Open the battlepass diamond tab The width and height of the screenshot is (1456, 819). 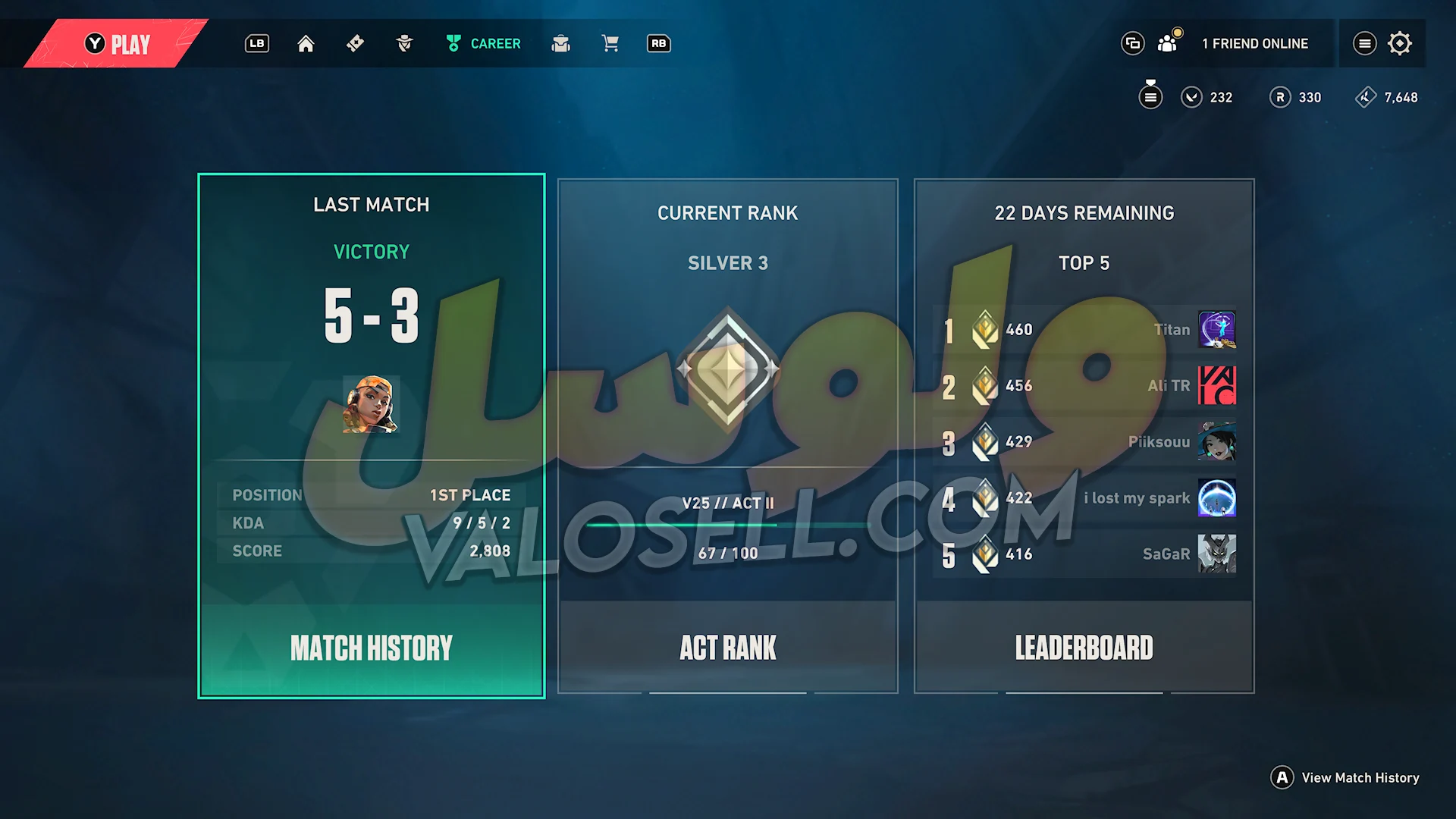[355, 44]
